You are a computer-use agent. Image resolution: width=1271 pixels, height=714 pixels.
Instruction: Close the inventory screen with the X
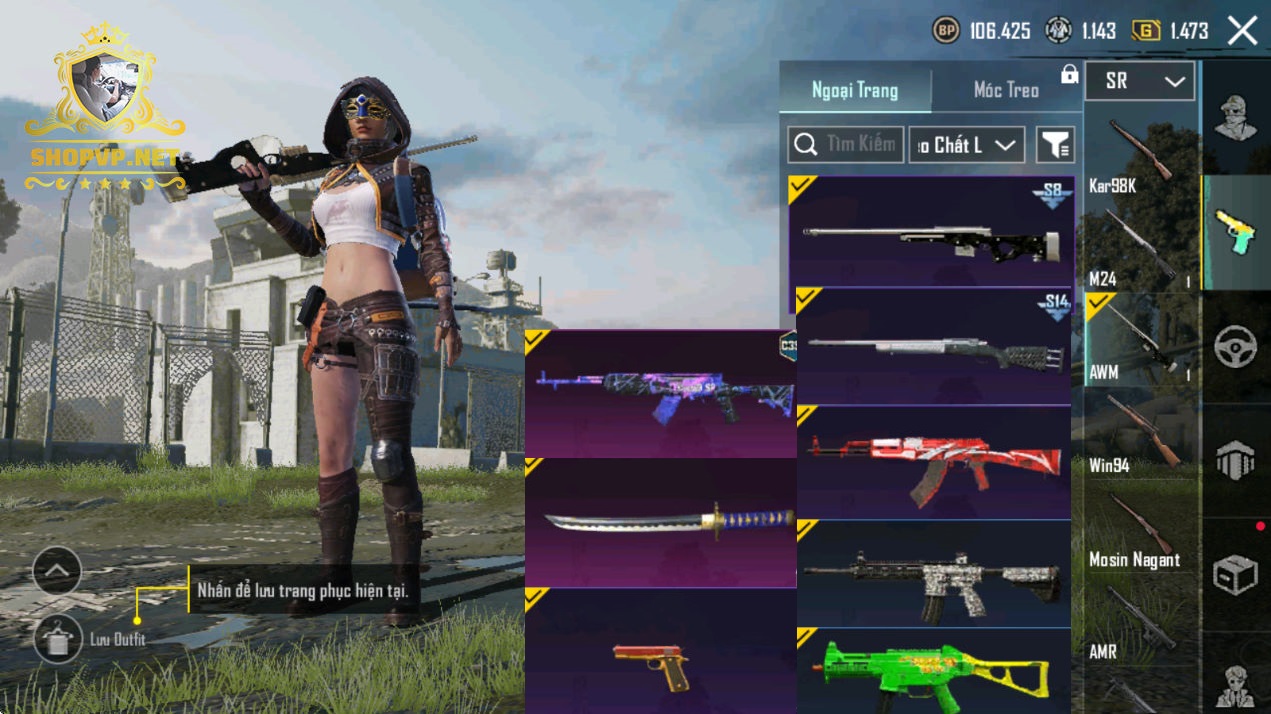click(x=1242, y=31)
